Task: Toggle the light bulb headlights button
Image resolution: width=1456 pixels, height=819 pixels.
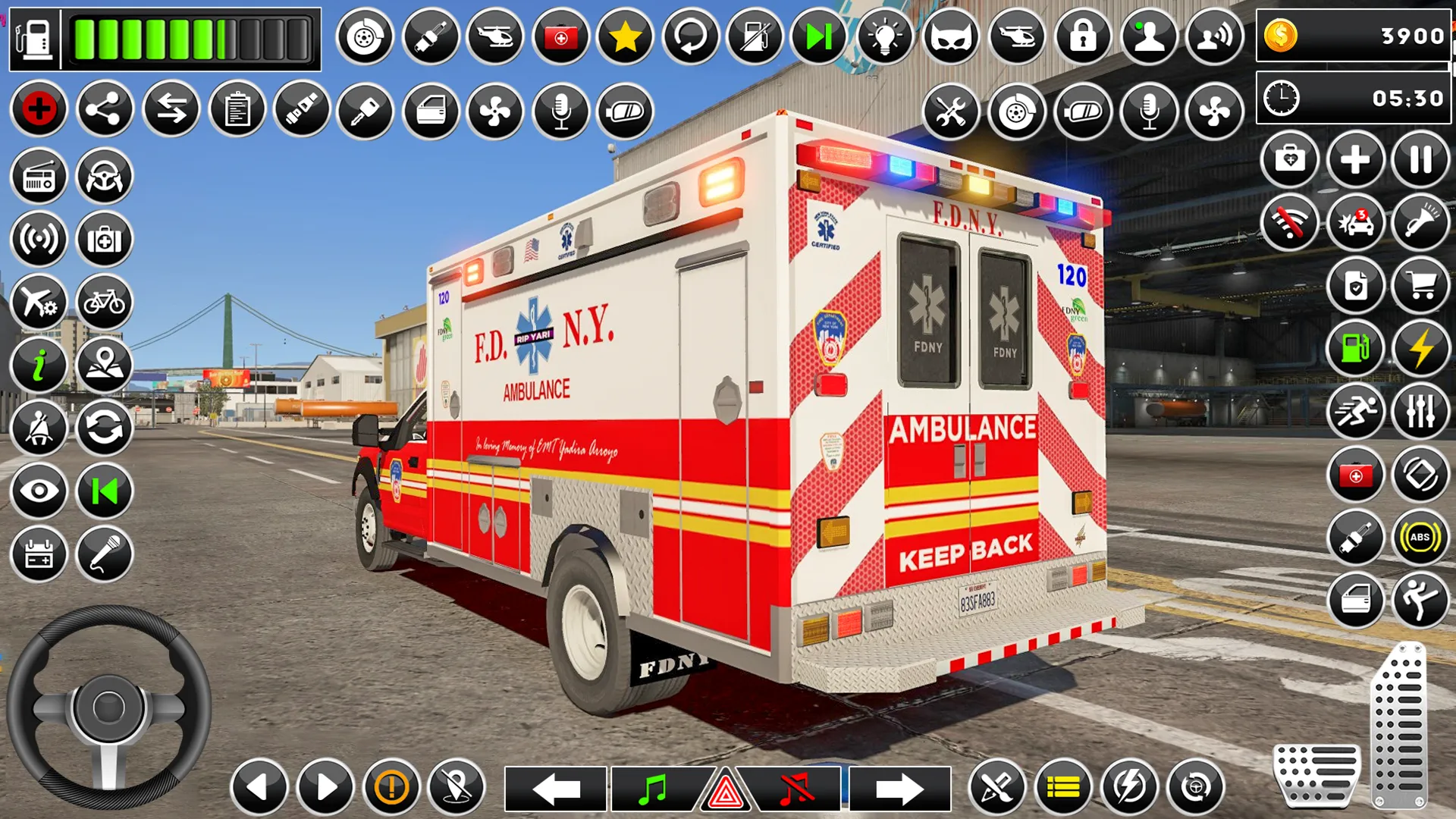Action: click(884, 36)
